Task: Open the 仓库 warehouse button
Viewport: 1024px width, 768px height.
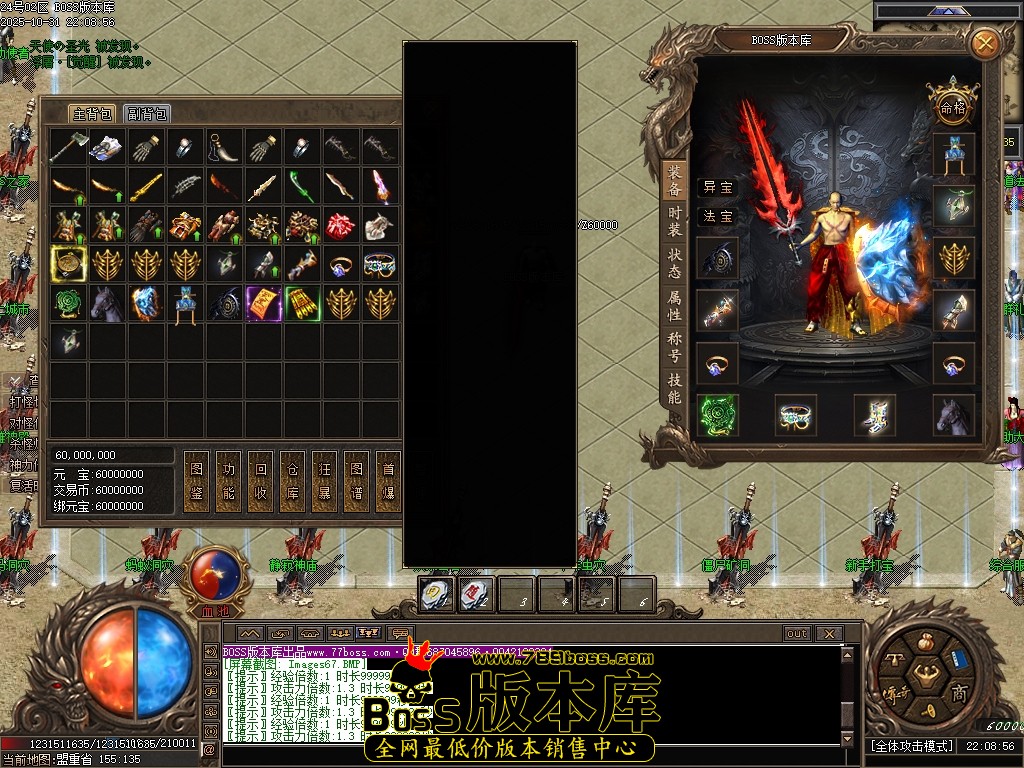Action: click(x=292, y=481)
